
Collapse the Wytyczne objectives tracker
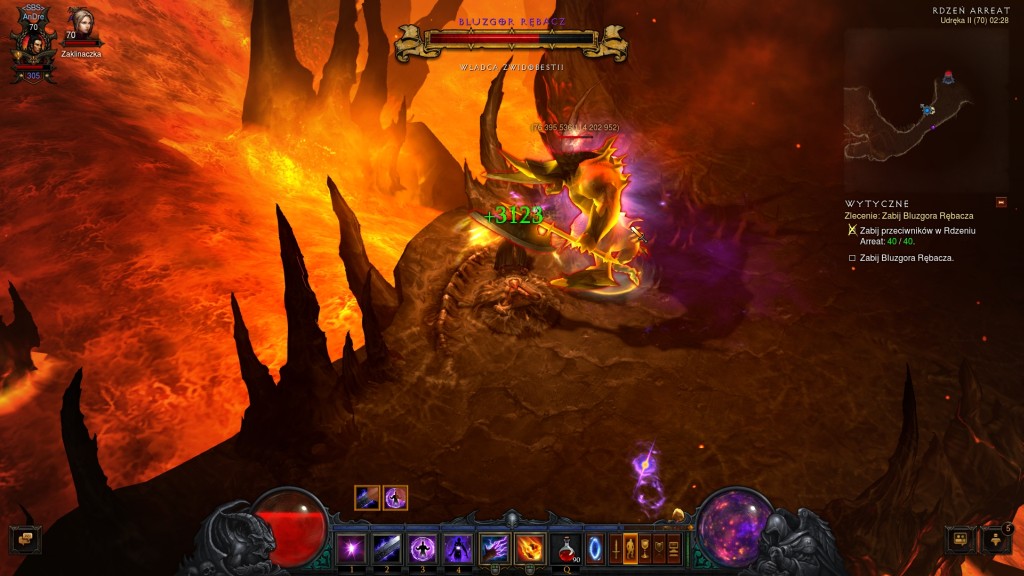click(1002, 203)
